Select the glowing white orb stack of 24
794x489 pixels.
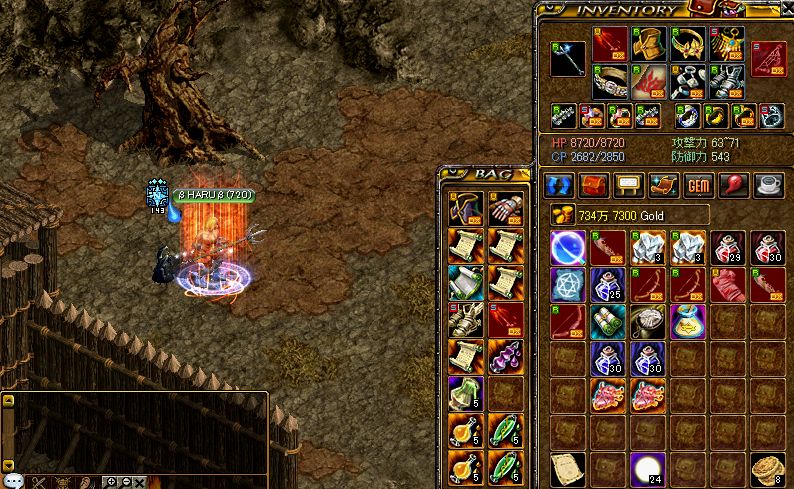pyautogui.click(x=647, y=468)
